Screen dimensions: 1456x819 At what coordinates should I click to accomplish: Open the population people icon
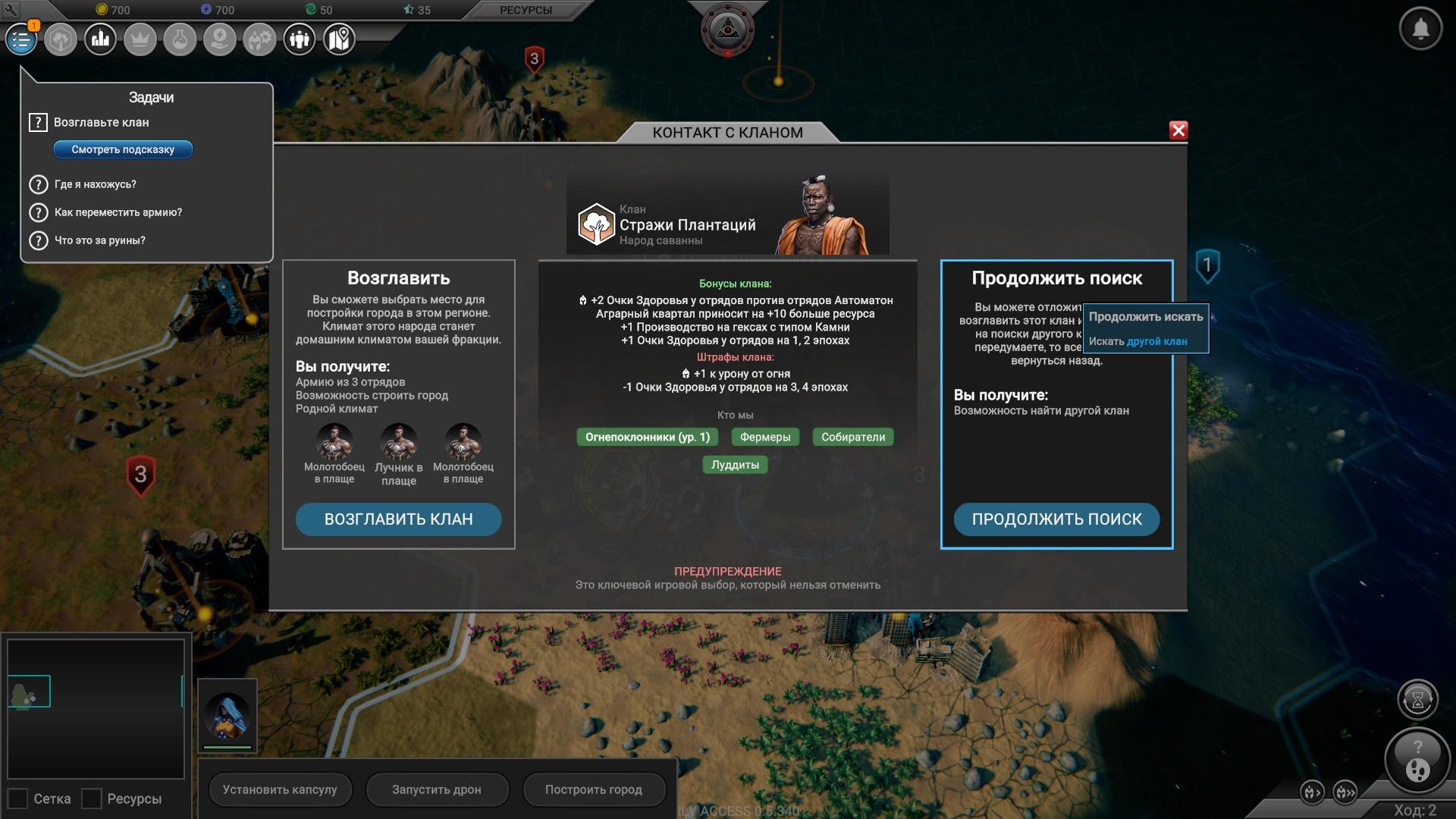pyautogui.click(x=300, y=39)
